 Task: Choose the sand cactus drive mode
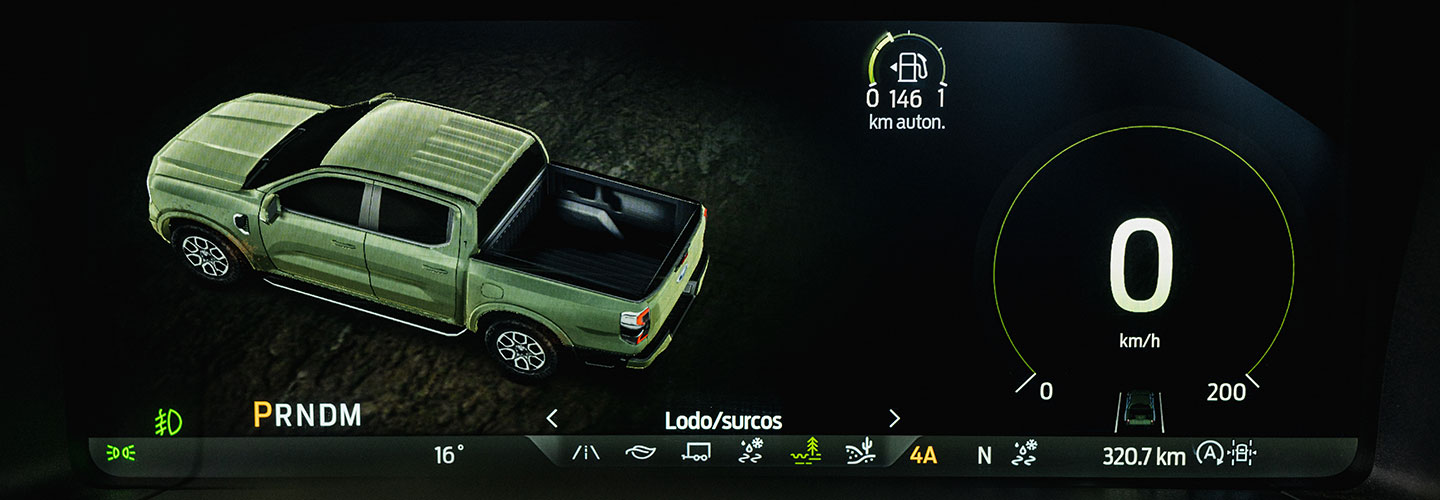coord(859,454)
